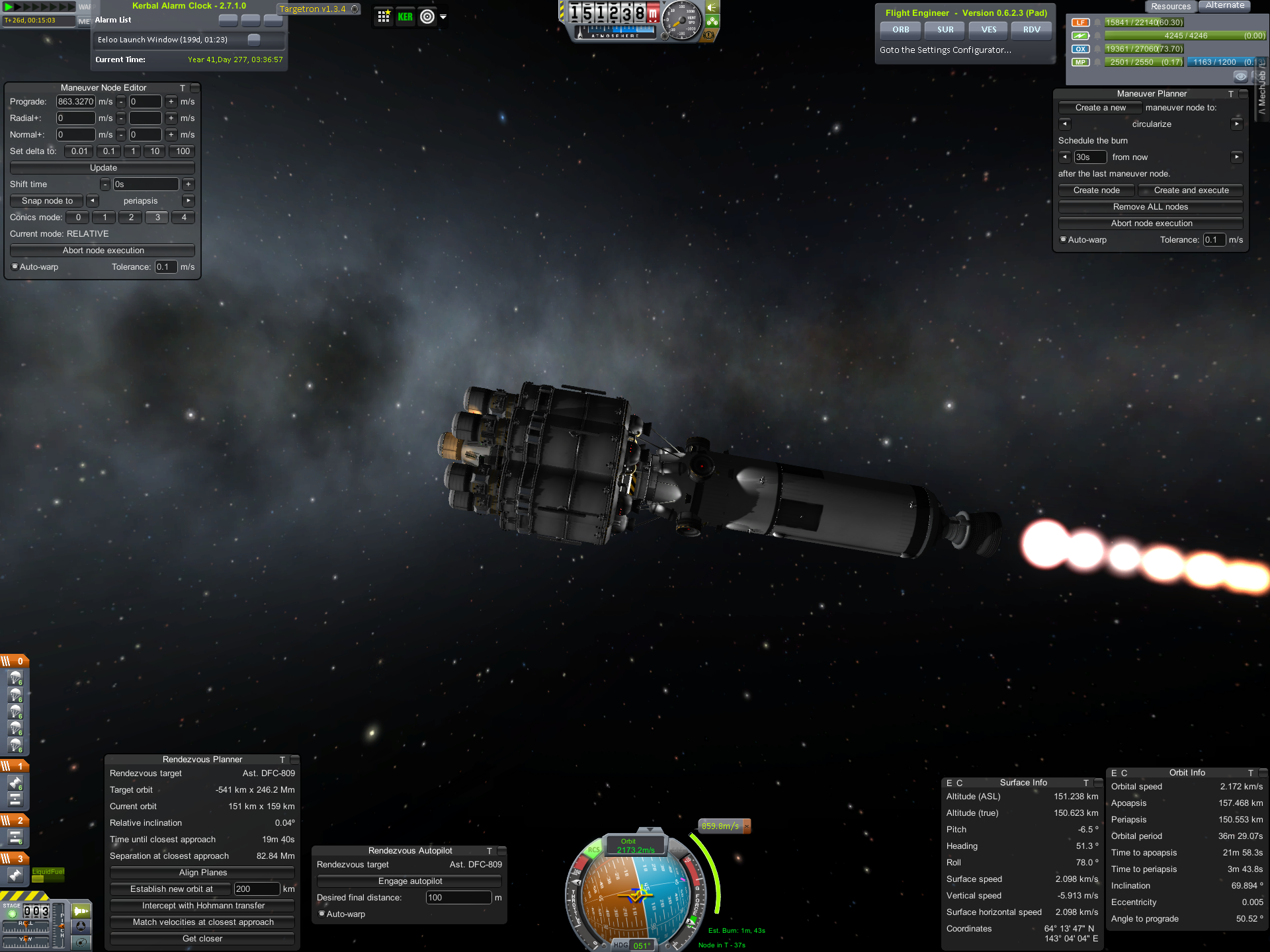The width and height of the screenshot is (1270, 952).
Task: Select conics mode 3
Action: pos(157,218)
